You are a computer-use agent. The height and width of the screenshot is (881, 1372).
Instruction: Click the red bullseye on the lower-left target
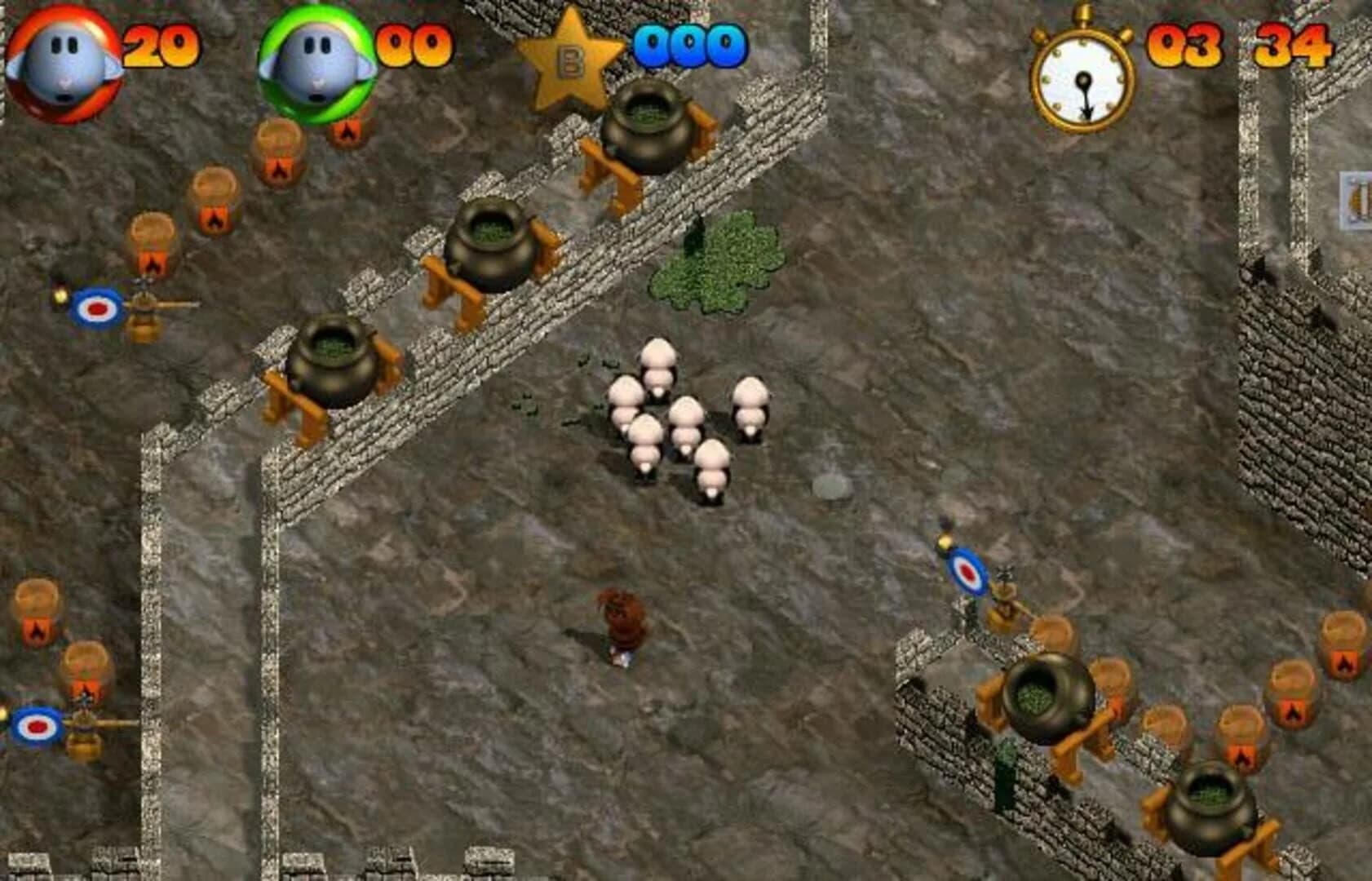pyautogui.click(x=37, y=724)
